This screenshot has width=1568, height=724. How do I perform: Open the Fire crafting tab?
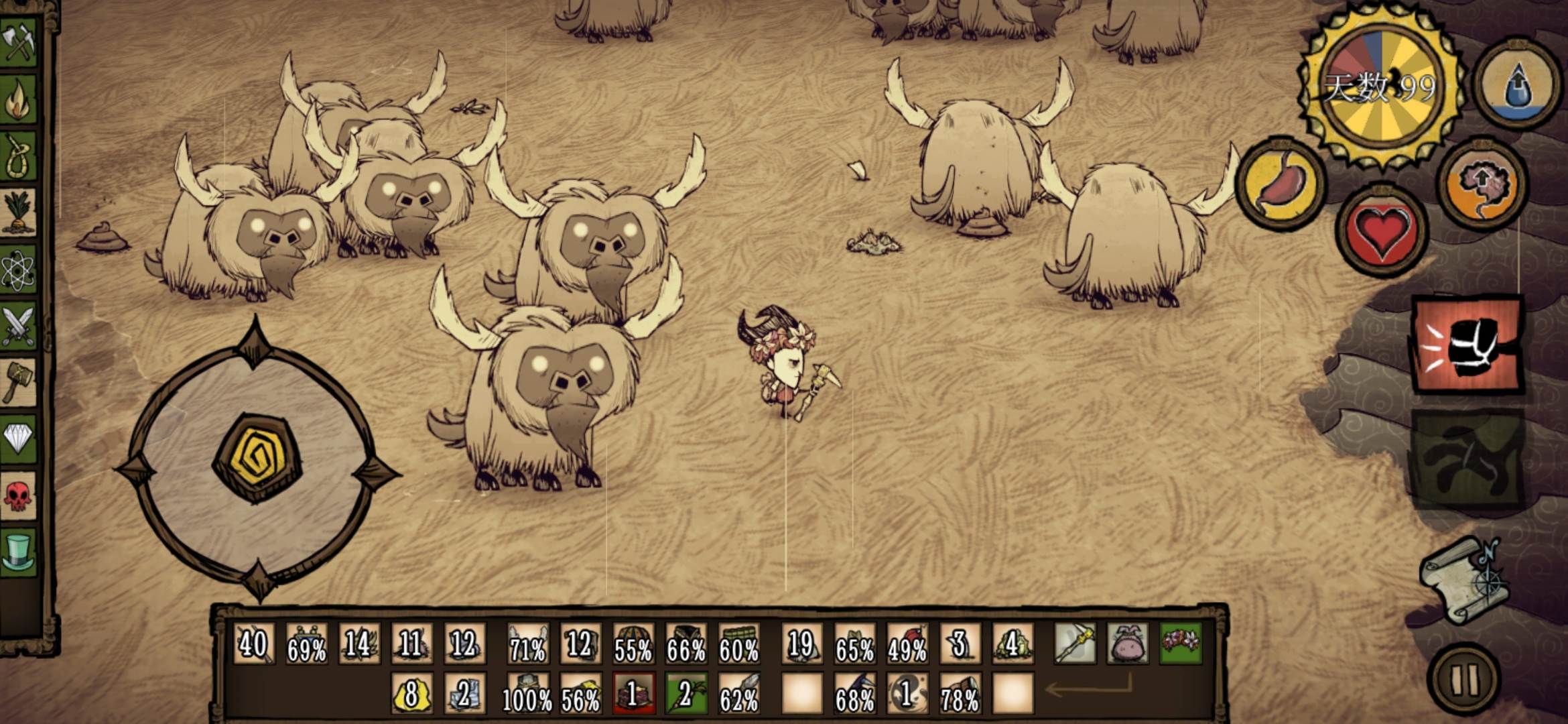click(19, 99)
